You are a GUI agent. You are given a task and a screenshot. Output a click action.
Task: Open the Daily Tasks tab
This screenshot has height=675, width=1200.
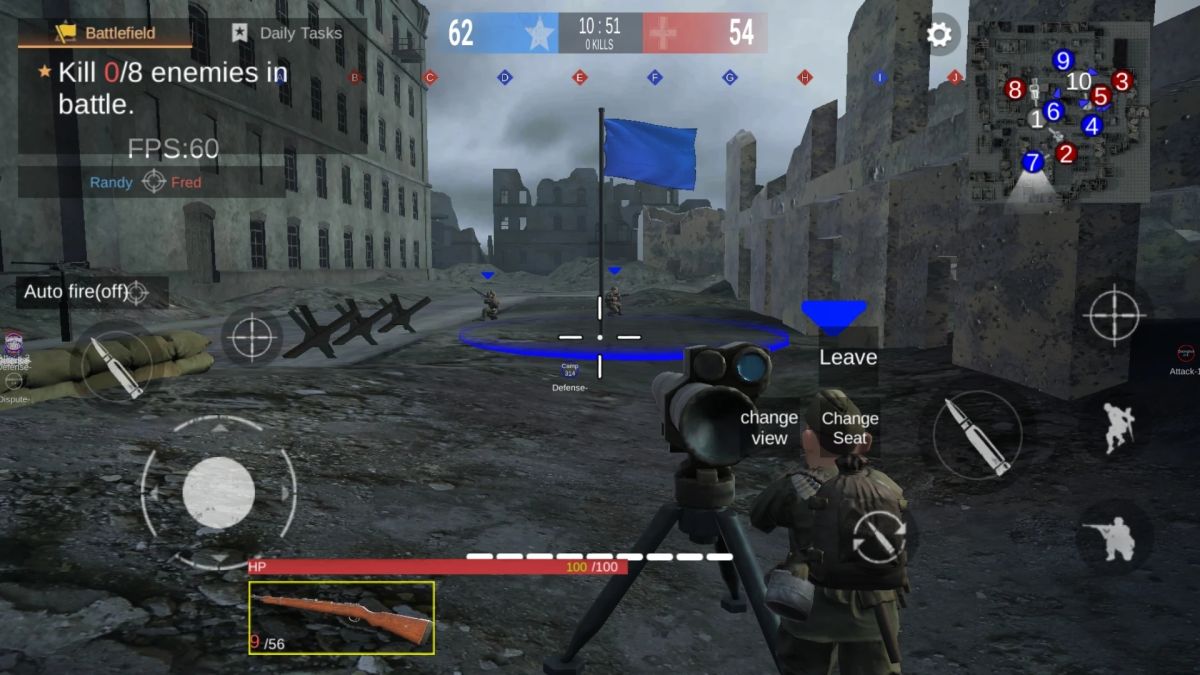287,33
